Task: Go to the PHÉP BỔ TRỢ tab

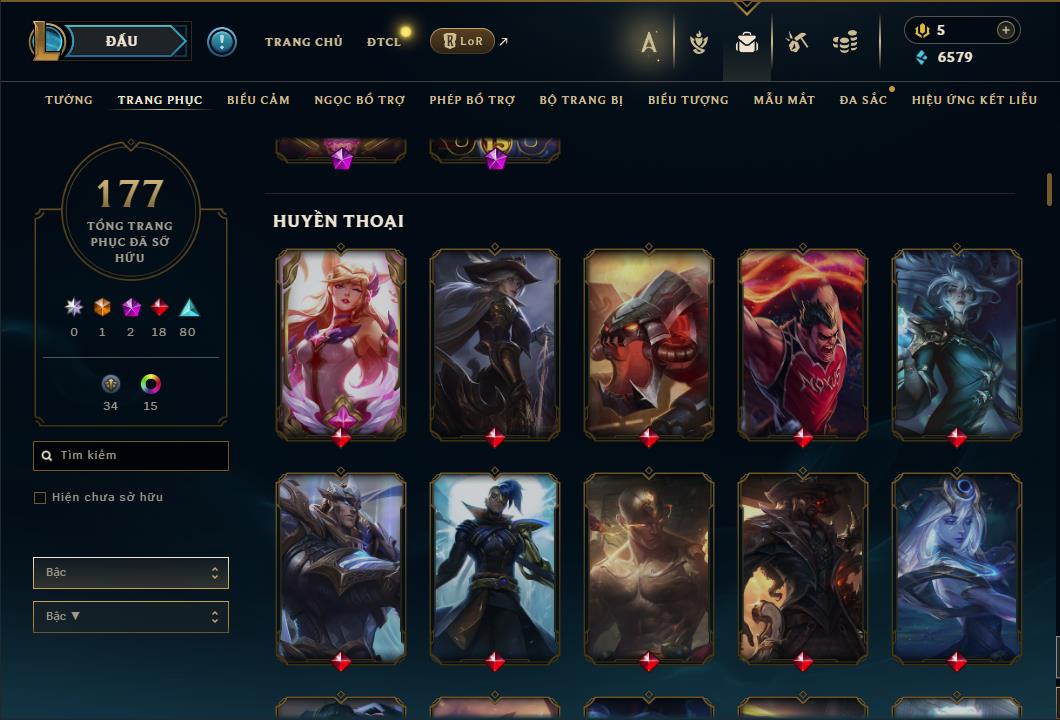Action: [472, 100]
